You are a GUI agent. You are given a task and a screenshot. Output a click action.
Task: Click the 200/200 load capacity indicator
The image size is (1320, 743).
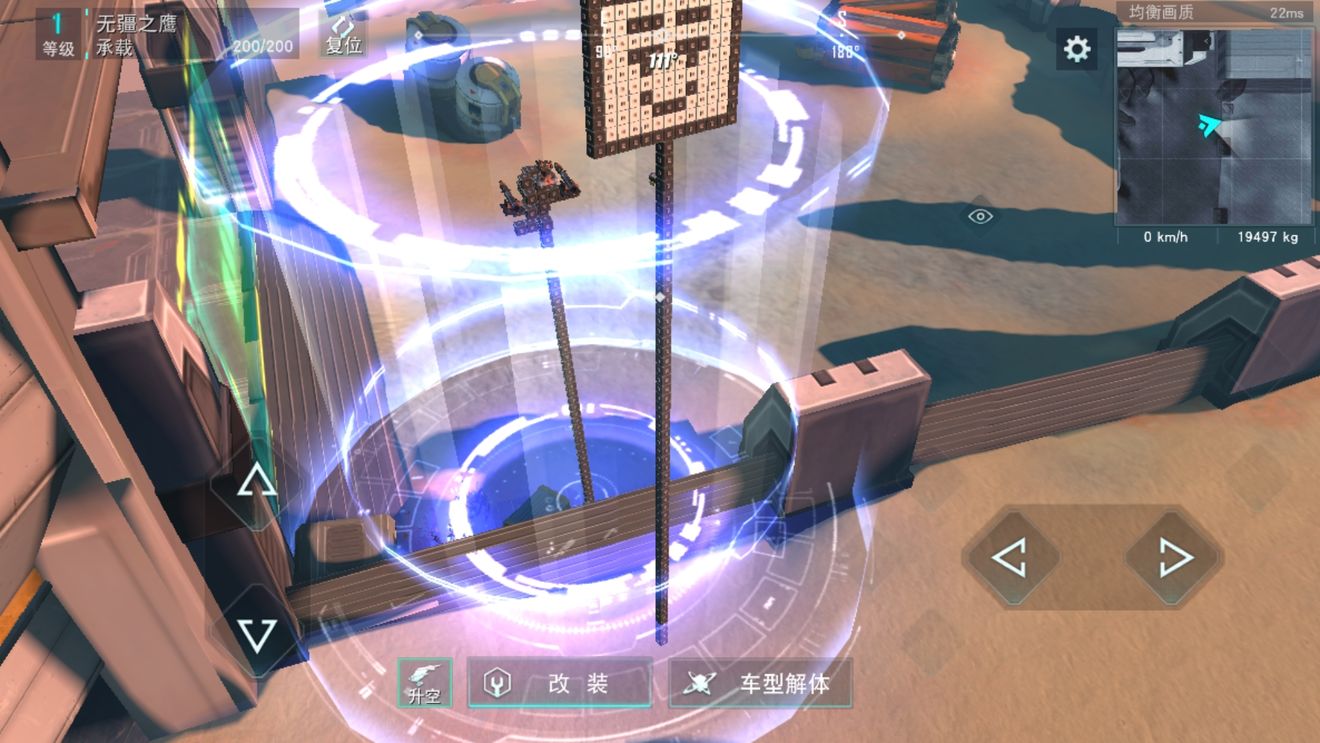(x=261, y=45)
